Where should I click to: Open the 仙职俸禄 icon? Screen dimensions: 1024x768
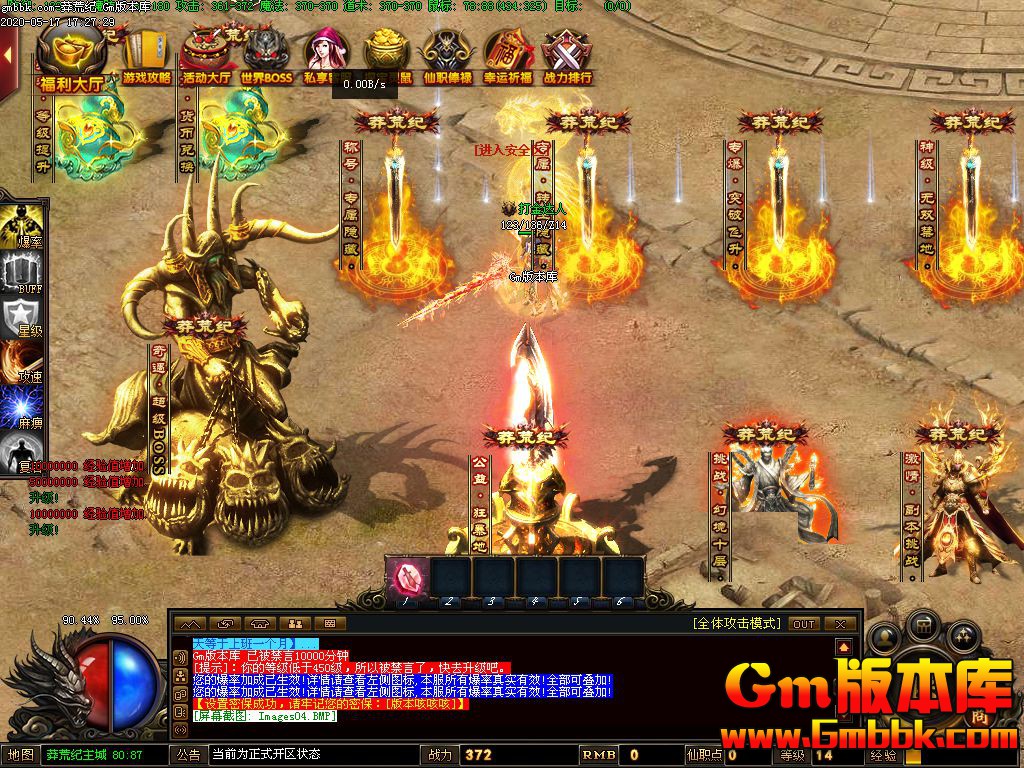447,58
